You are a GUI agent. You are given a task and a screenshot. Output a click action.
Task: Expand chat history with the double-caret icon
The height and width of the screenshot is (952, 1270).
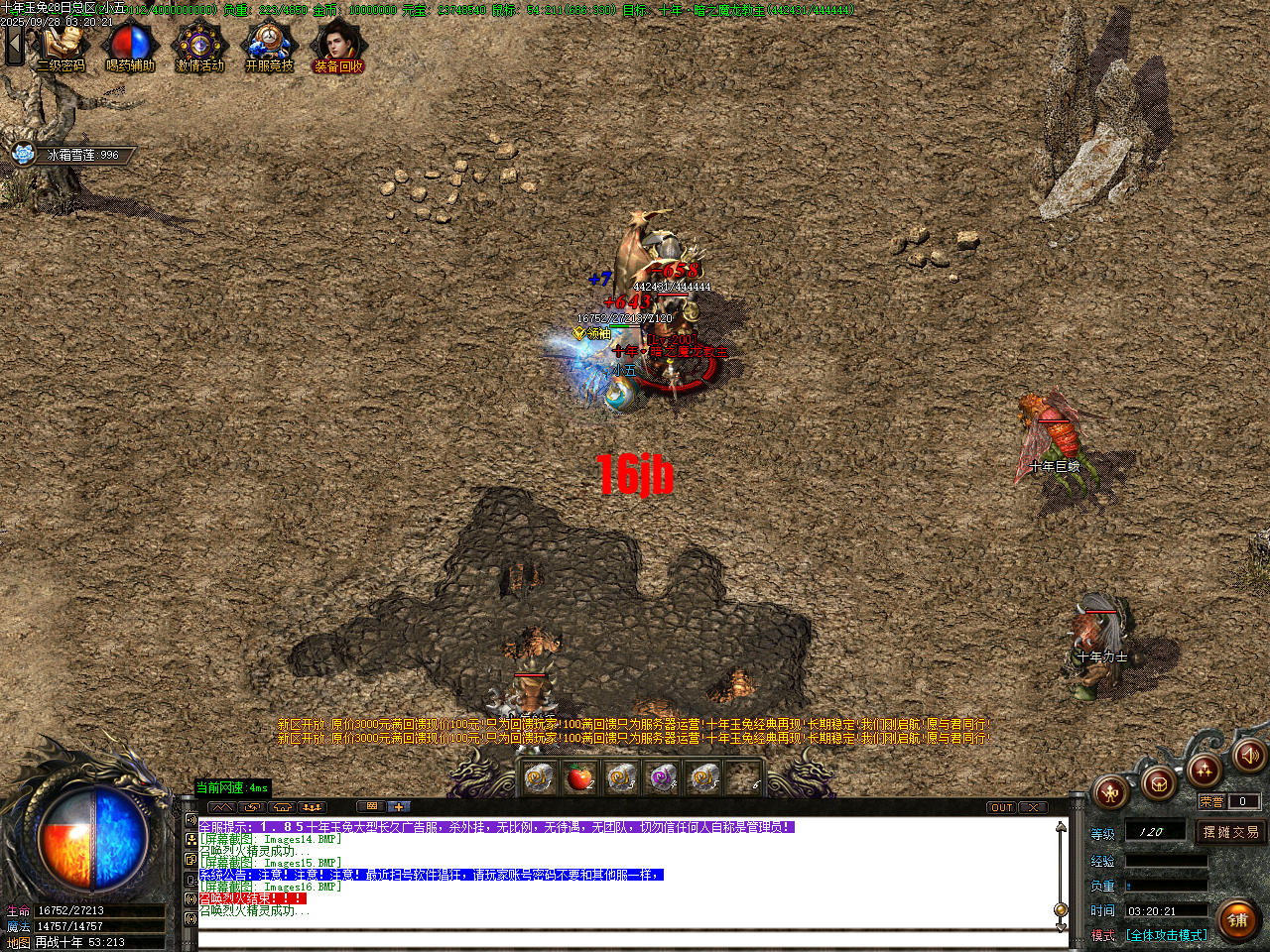(221, 806)
